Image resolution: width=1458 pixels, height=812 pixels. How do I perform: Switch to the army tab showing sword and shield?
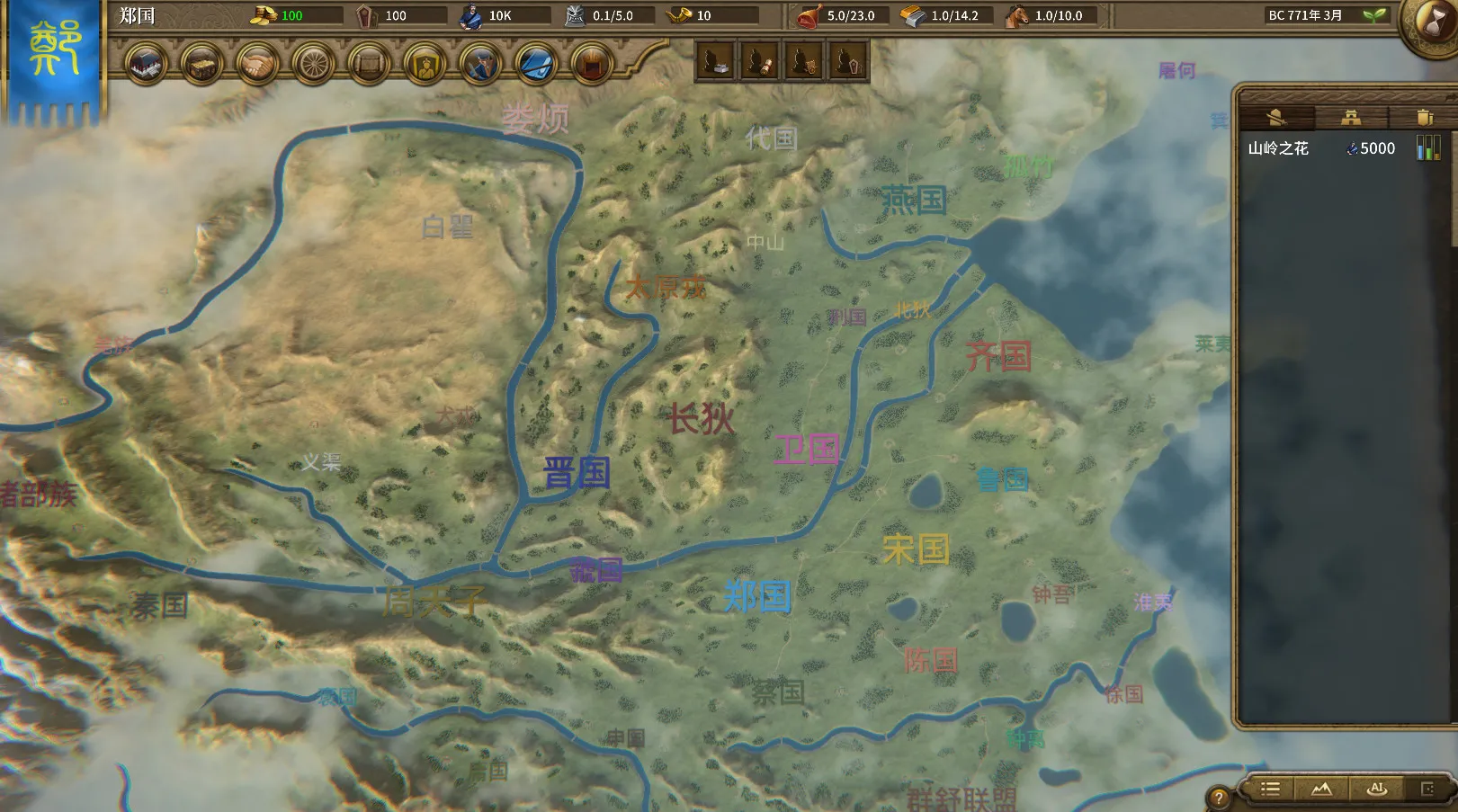(1278, 119)
